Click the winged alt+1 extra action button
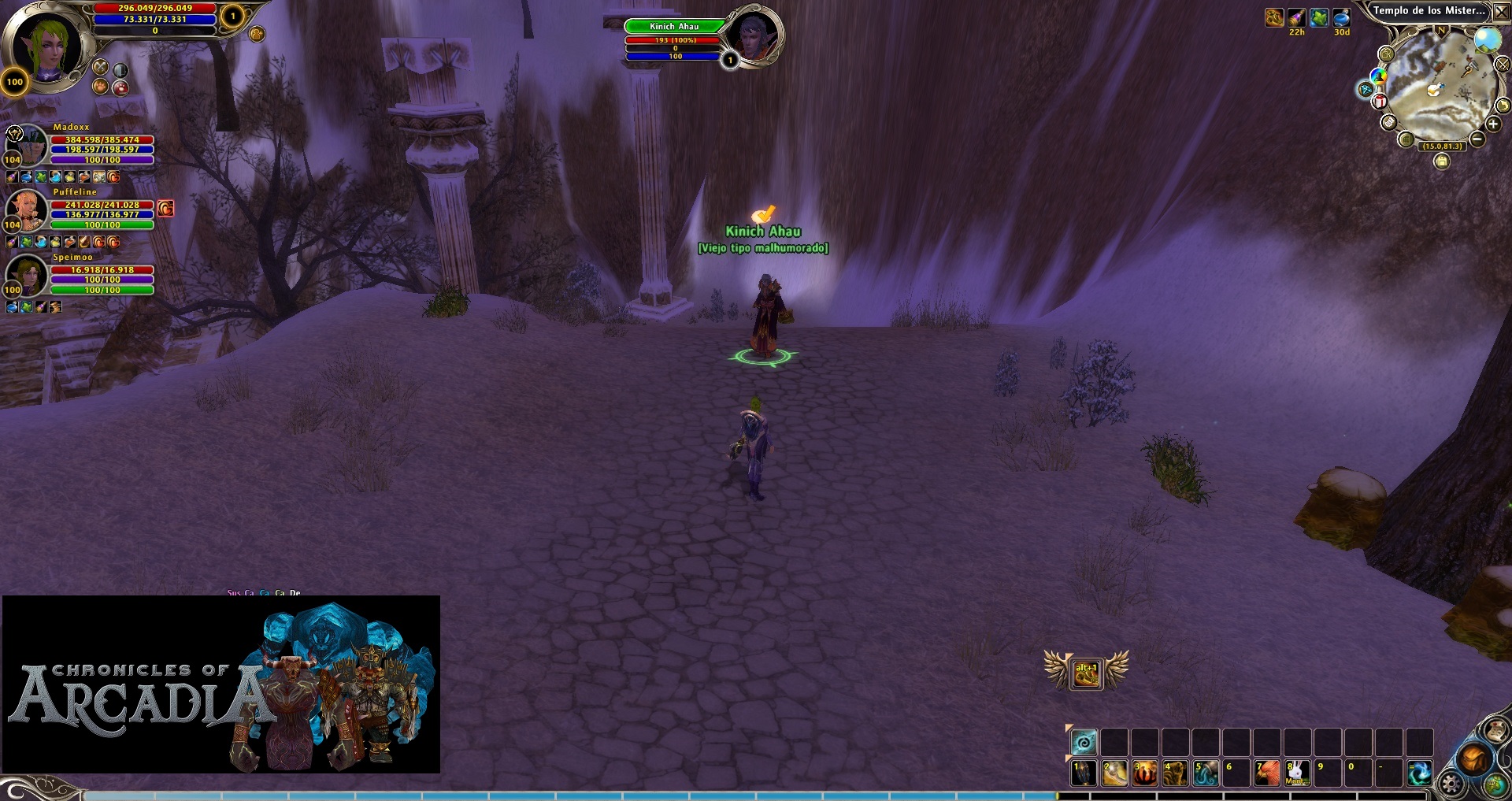Viewport: 1512px width, 801px height. click(1086, 673)
